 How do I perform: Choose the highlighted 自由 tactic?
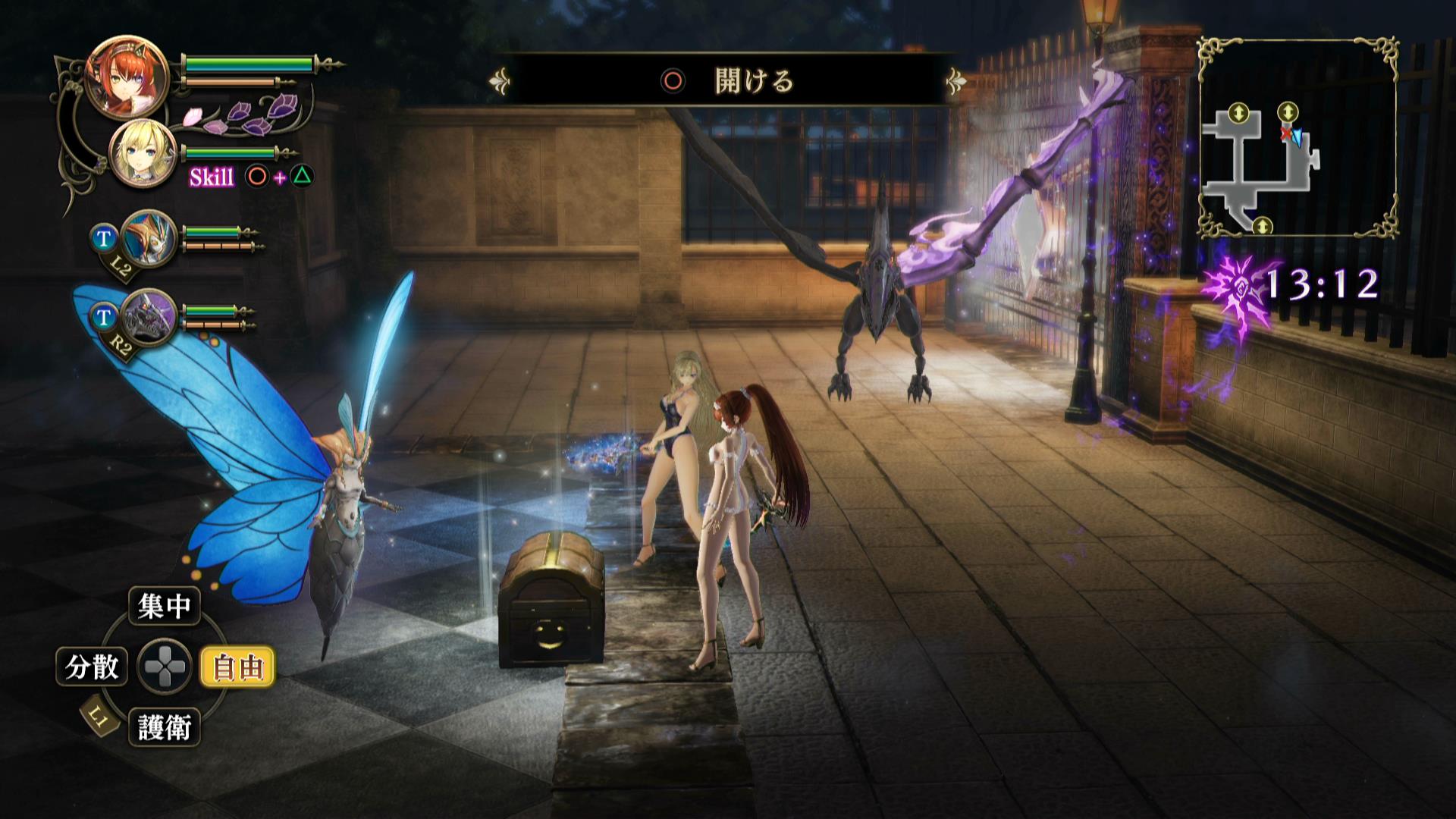point(237,667)
